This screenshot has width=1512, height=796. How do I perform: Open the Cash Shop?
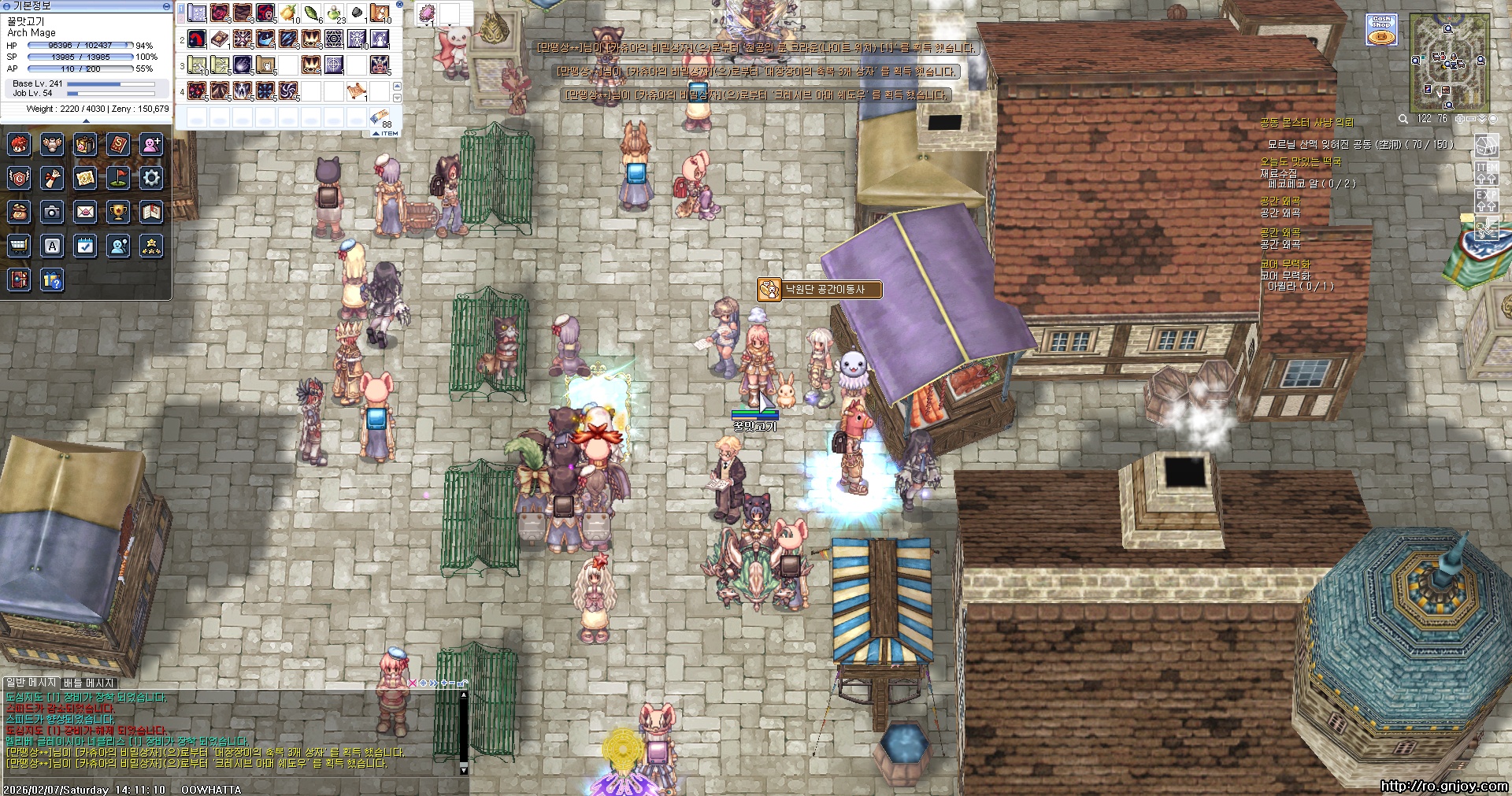[1381, 30]
